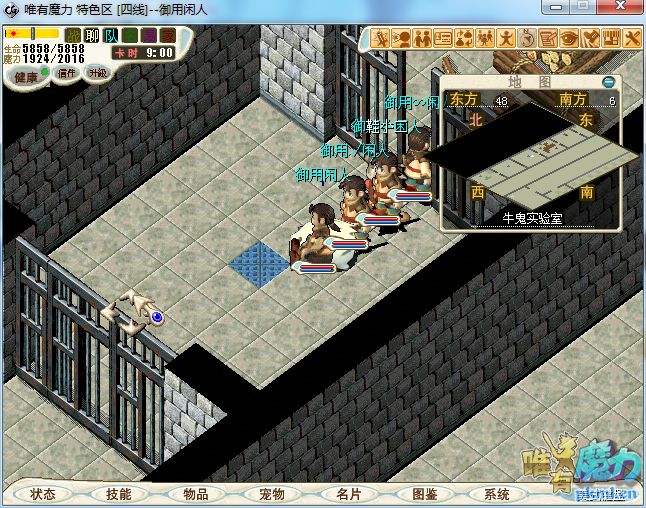The image size is (646, 508).
Task: Open the 技能 skills menu
Action: click(x=119, y=494)
